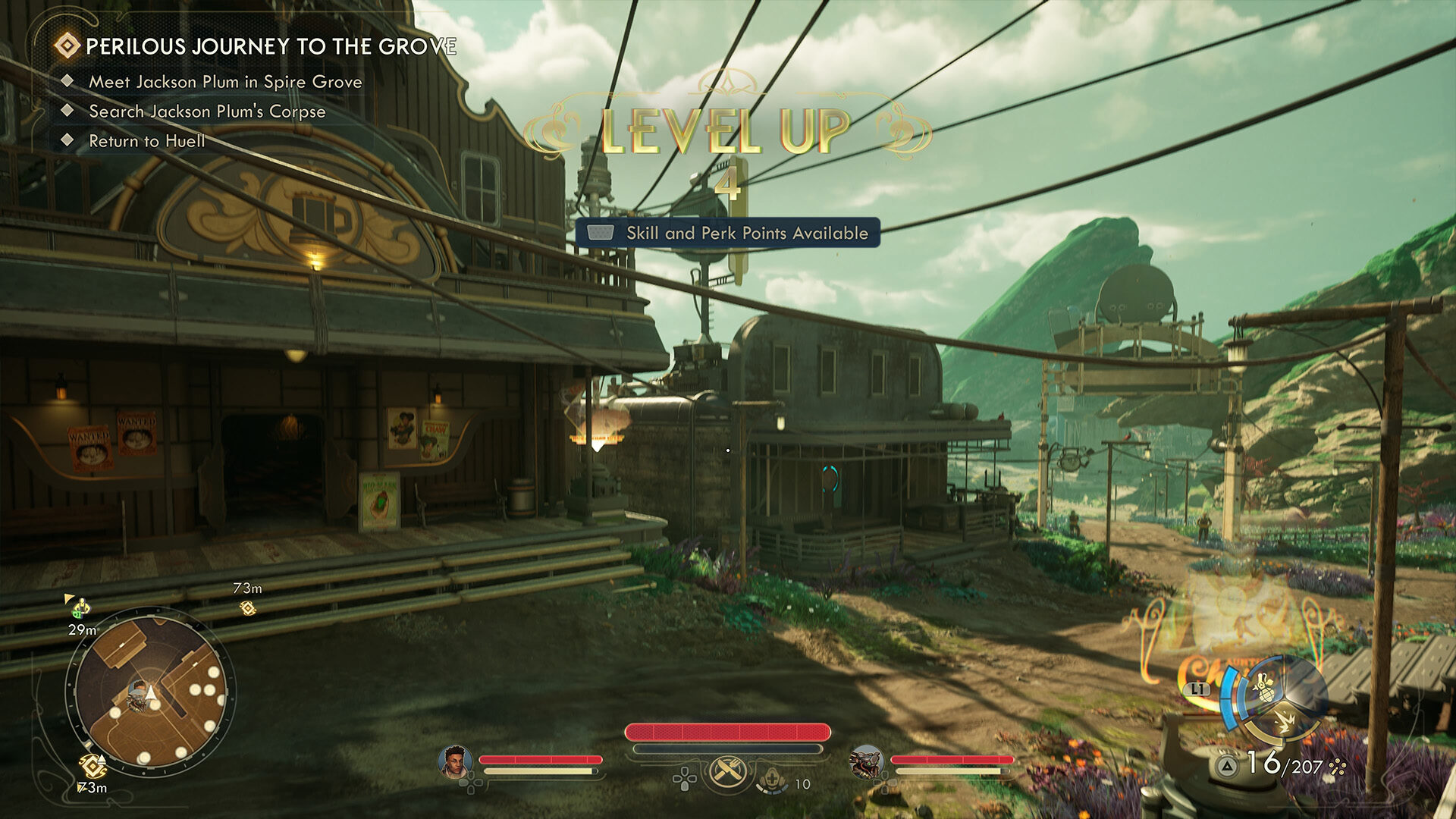Use the crossed knife and fork consumable icon
The image size is (1456, 819).
(x=728, y=772)
